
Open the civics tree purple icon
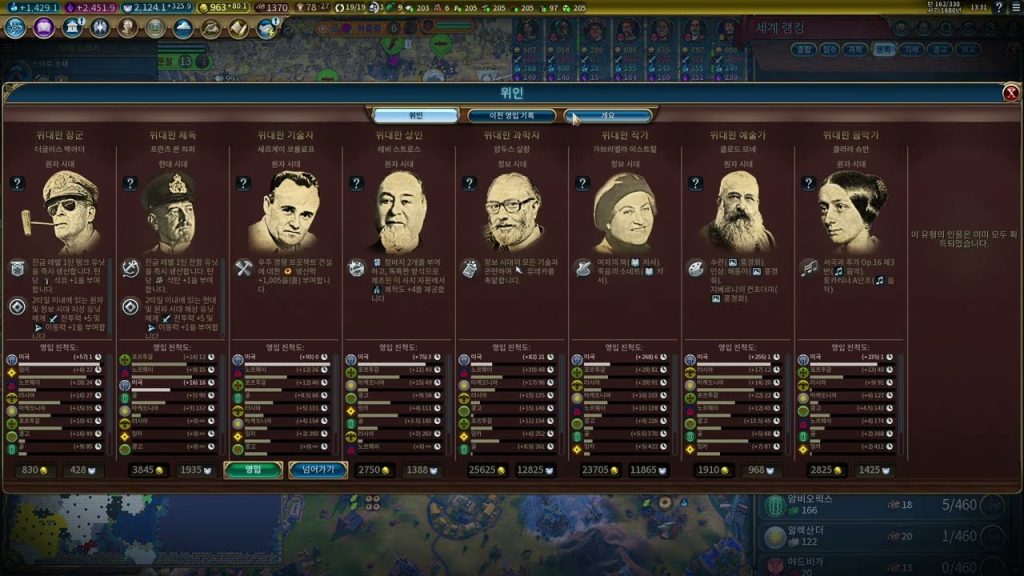point(43,27)
